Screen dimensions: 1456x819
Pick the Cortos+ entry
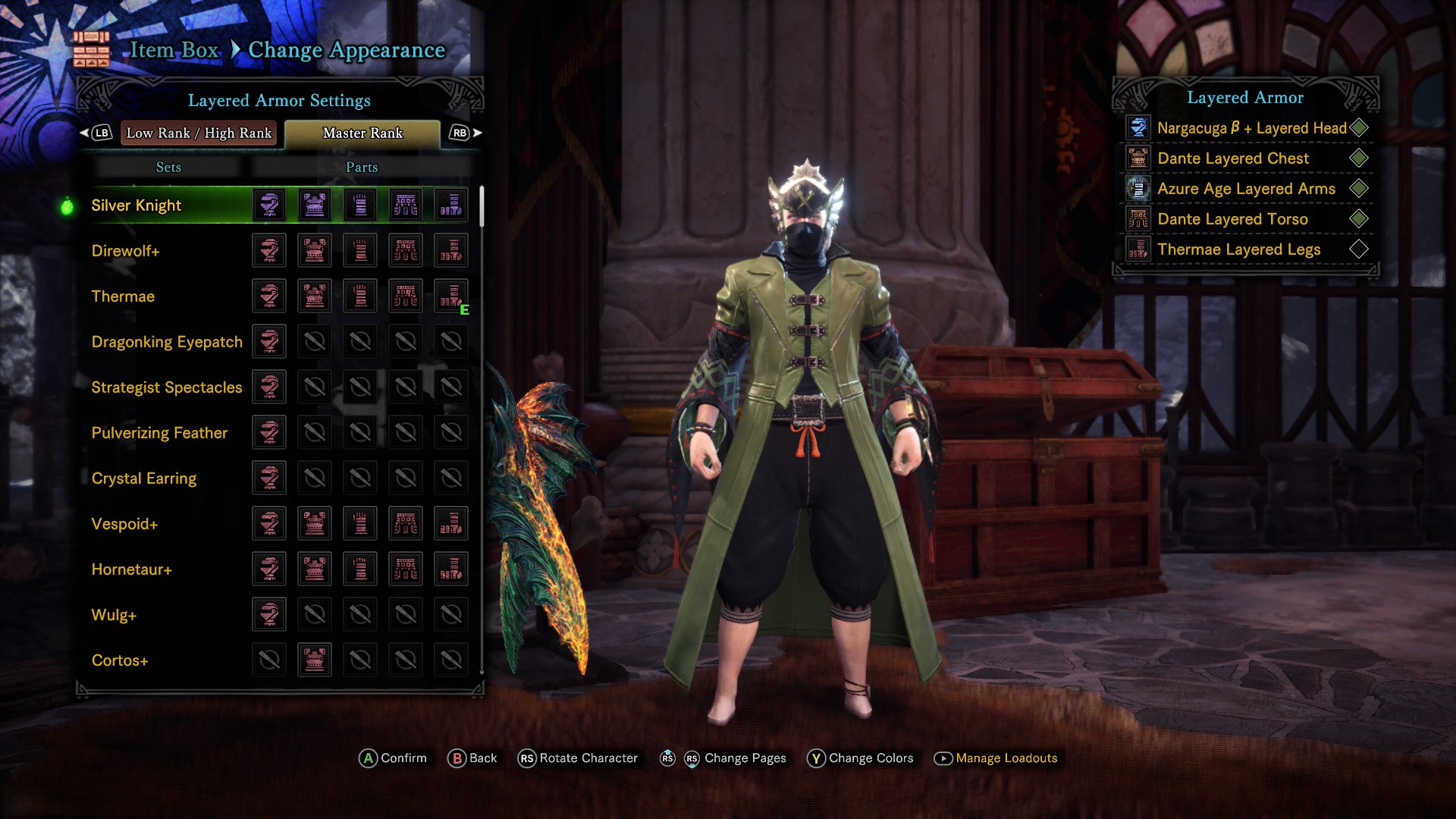(x=120, y=661)
